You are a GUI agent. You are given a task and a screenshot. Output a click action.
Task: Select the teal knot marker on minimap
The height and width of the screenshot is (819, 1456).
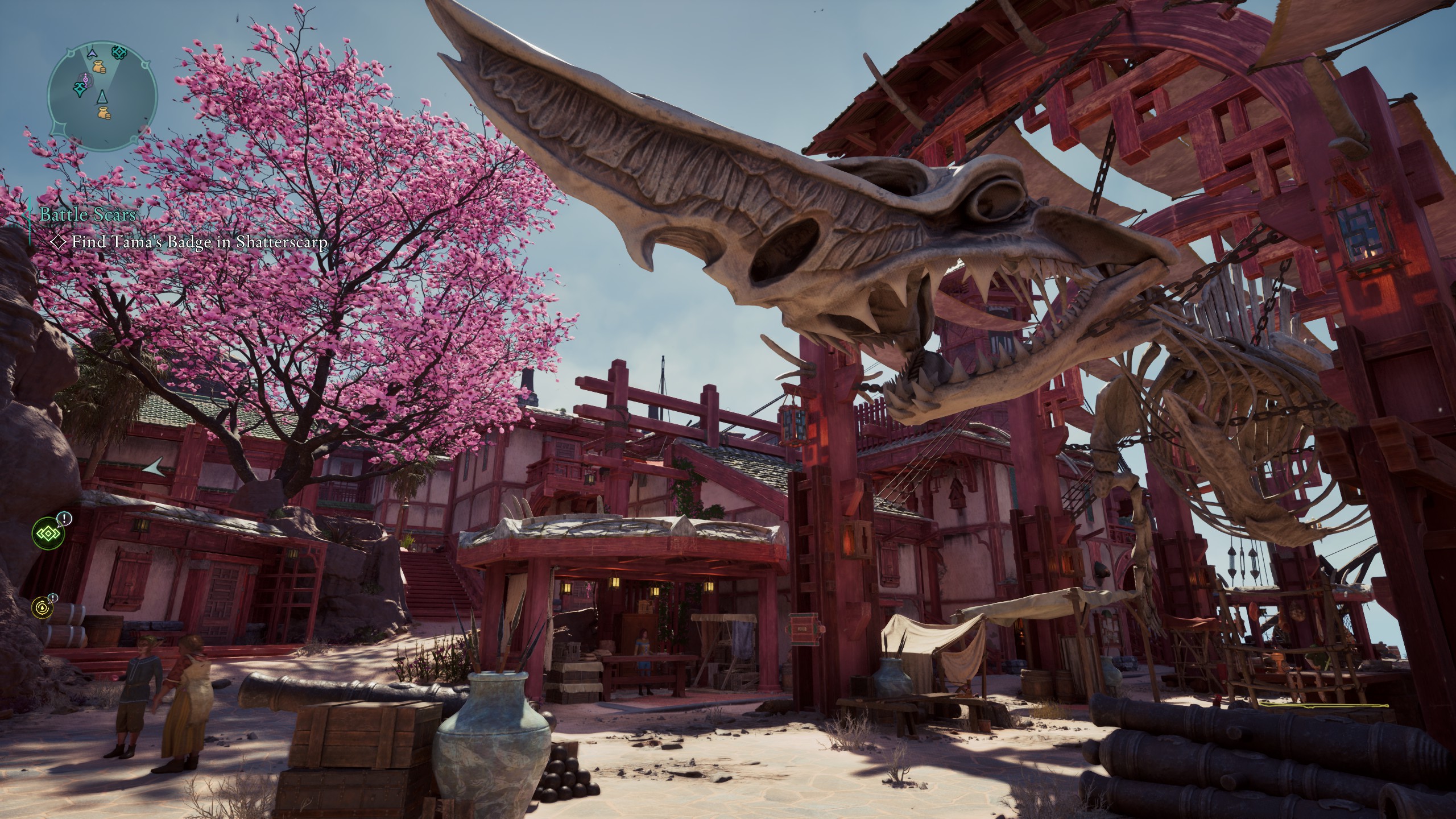120,53
